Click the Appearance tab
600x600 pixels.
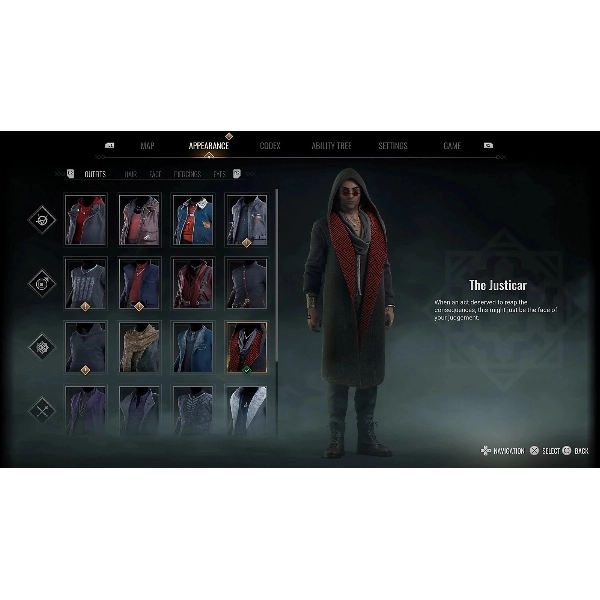(209, 146)
